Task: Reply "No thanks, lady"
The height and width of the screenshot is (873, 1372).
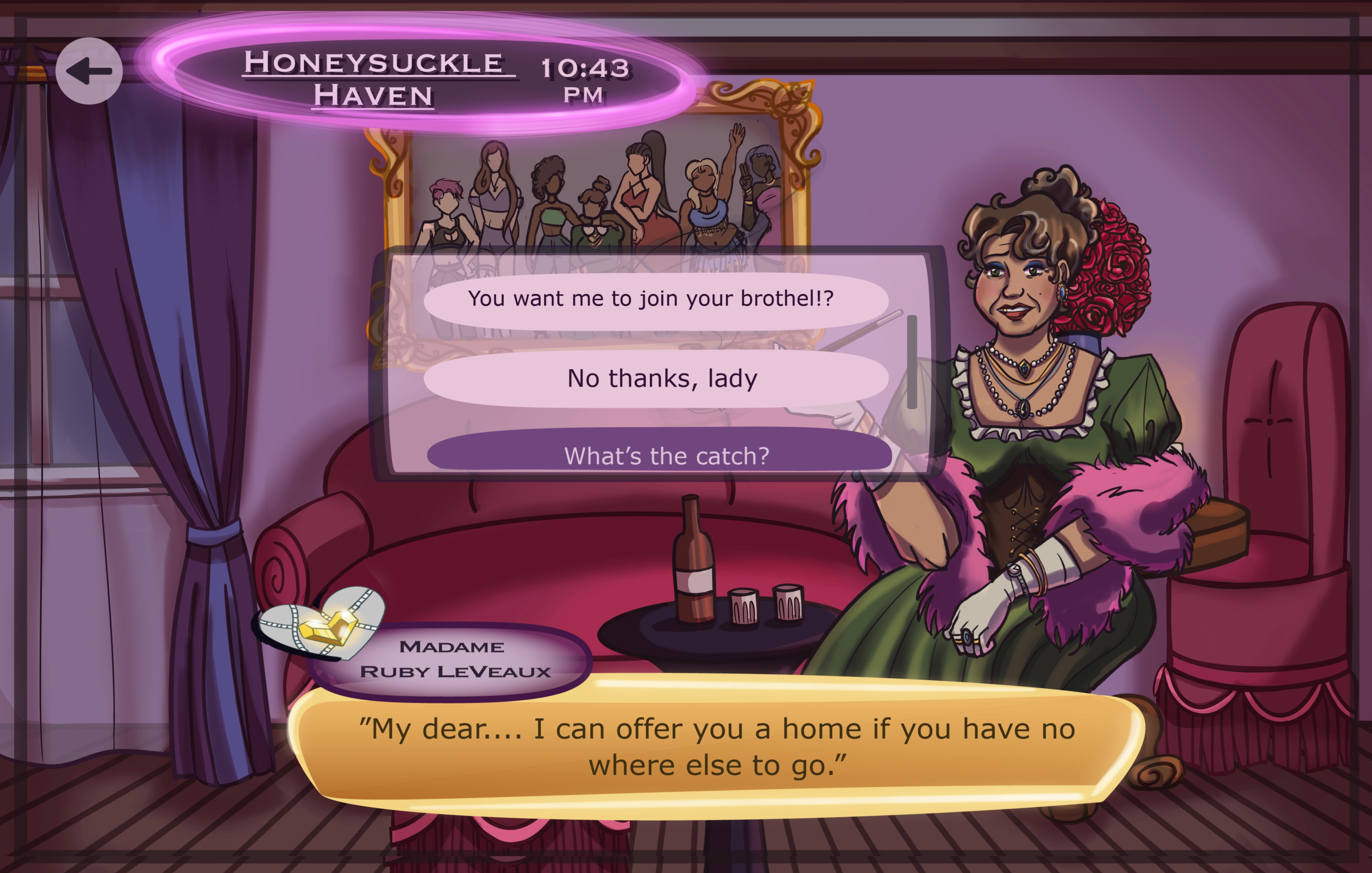Action: pyautogui.click(x=655, y=379)
